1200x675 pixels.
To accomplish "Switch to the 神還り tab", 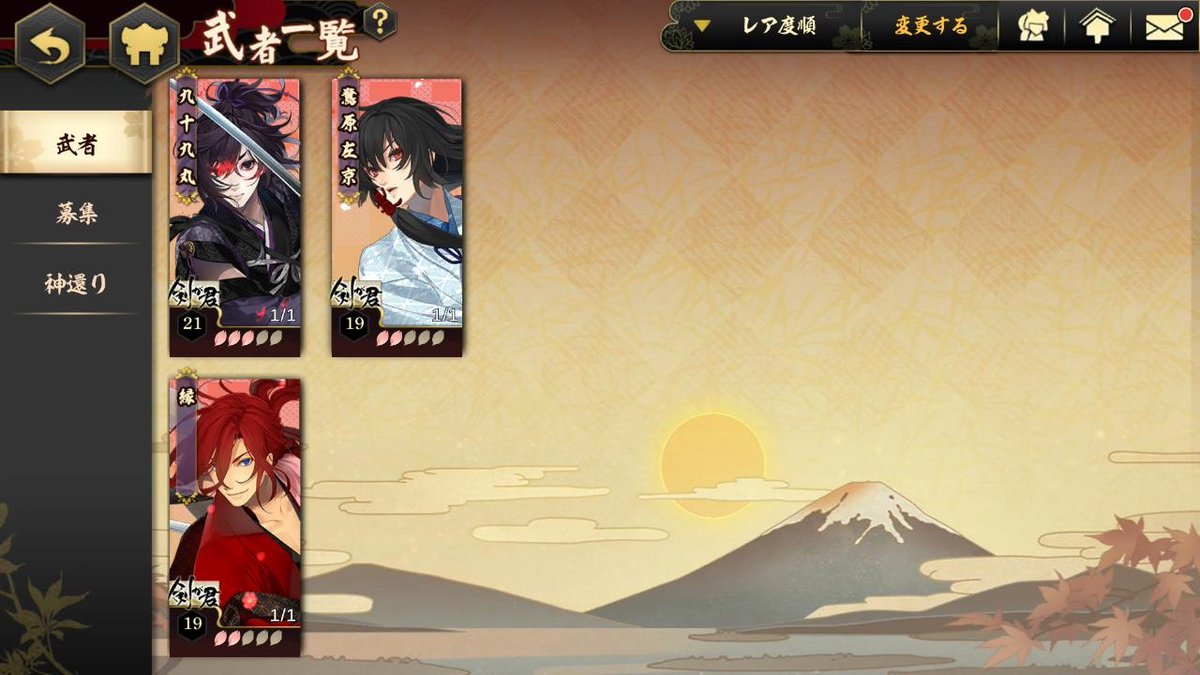I will coord(76,284).
